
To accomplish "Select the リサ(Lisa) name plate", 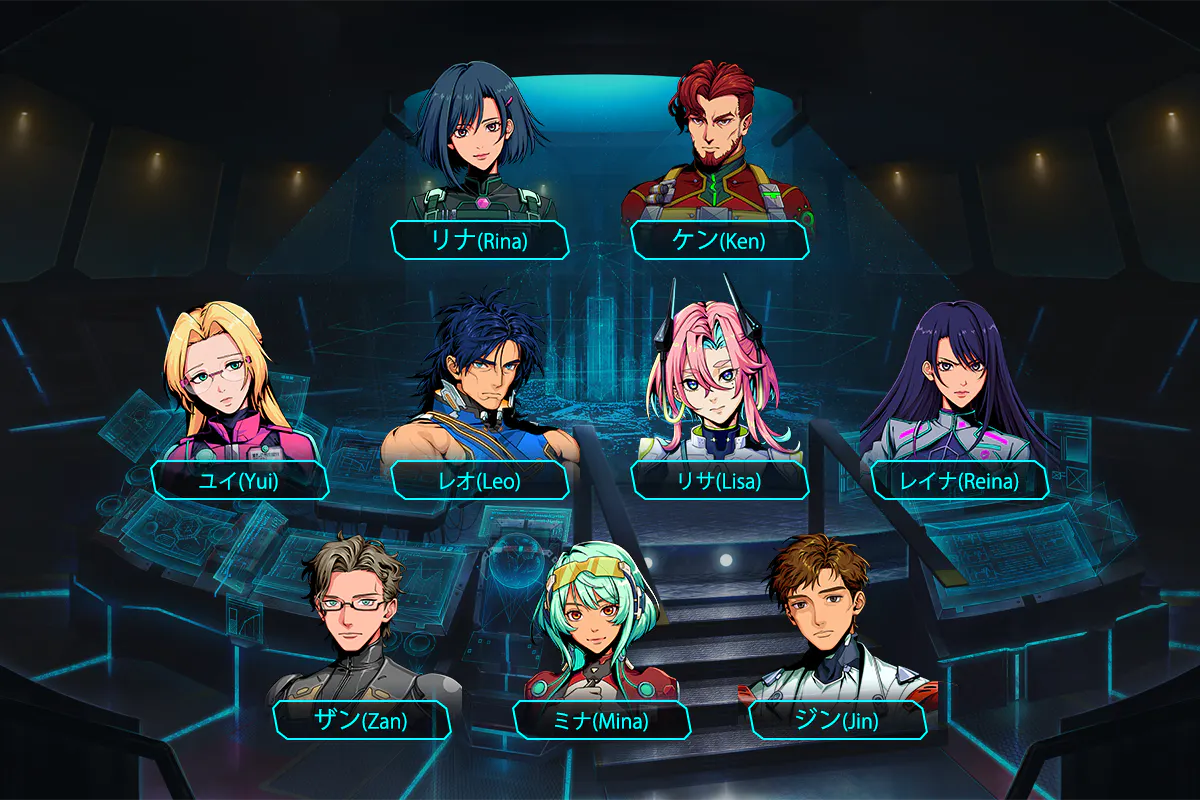I will tap(719, 481).
